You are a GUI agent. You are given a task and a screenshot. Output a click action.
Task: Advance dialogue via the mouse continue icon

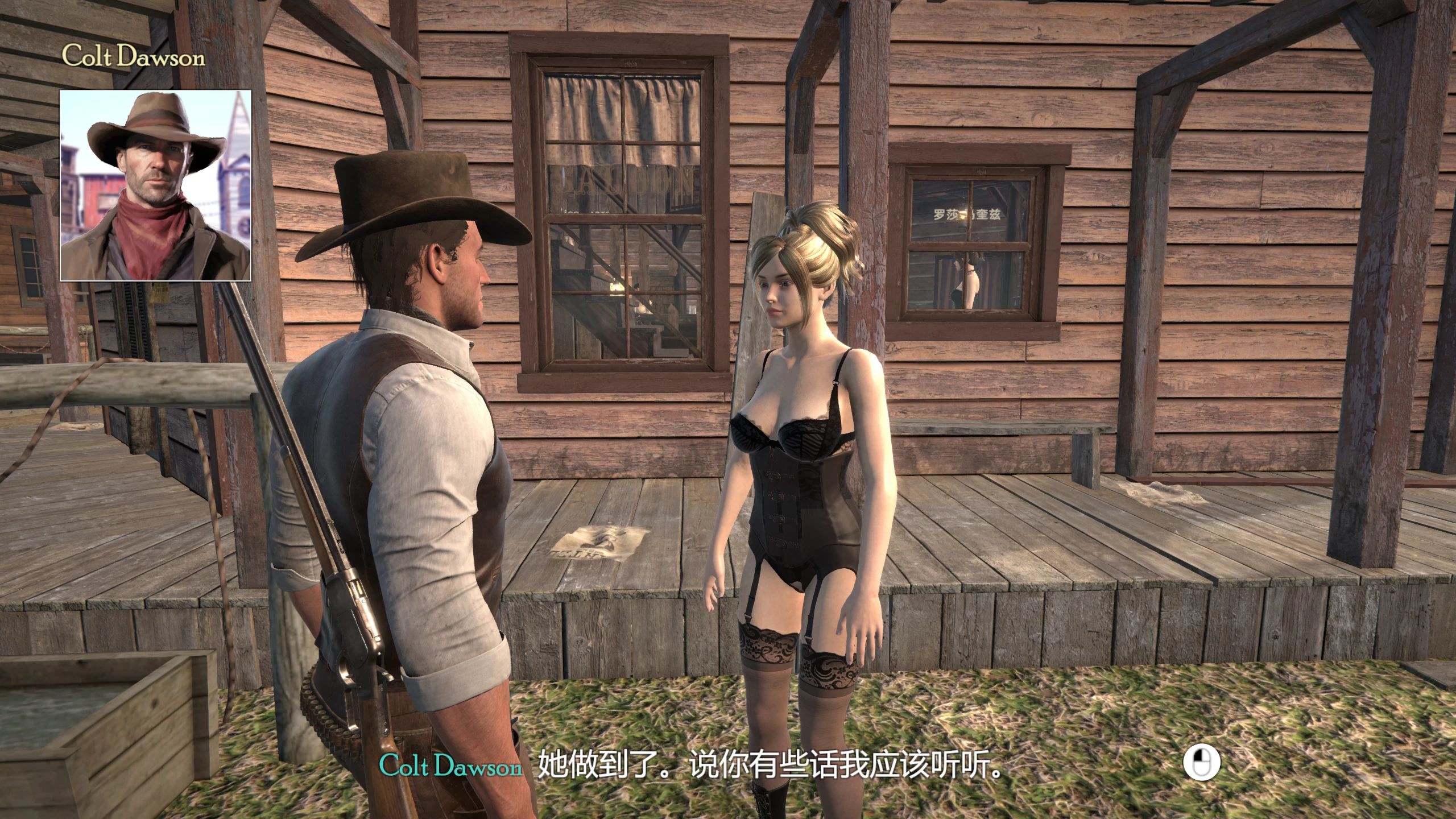(1201, 763)
